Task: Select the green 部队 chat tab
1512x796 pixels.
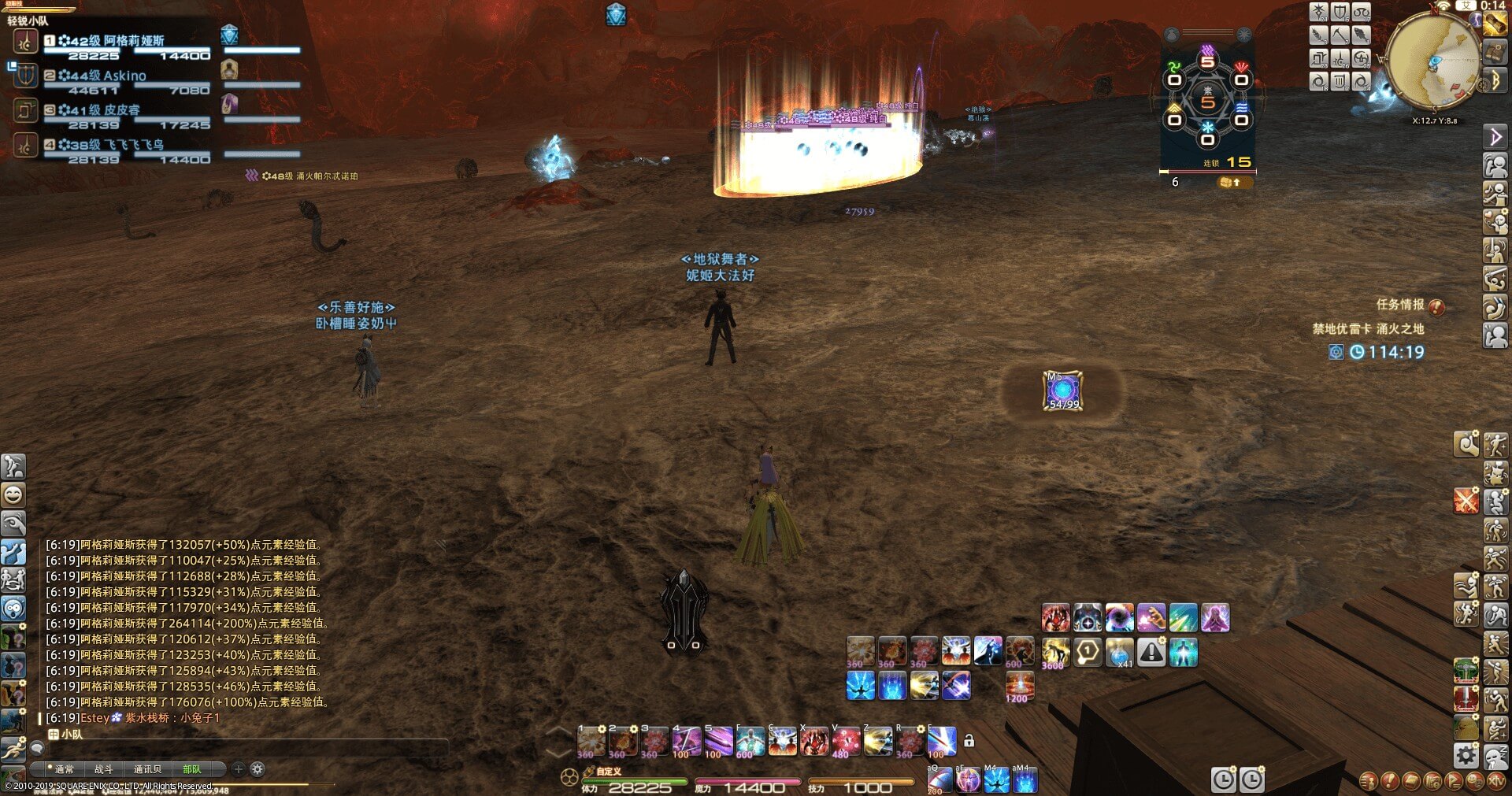Action: 191,769
